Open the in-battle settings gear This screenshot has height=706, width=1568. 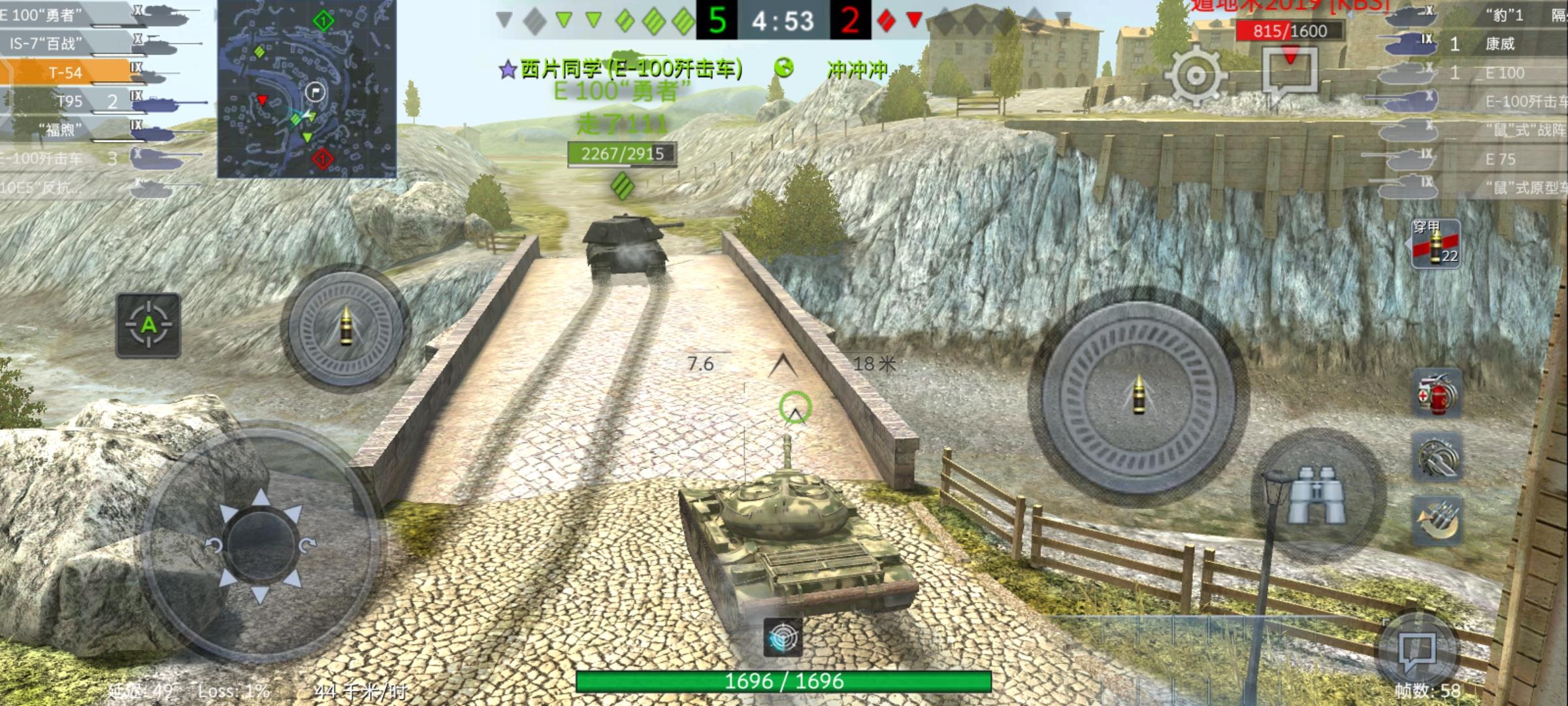pos(1196,75)
